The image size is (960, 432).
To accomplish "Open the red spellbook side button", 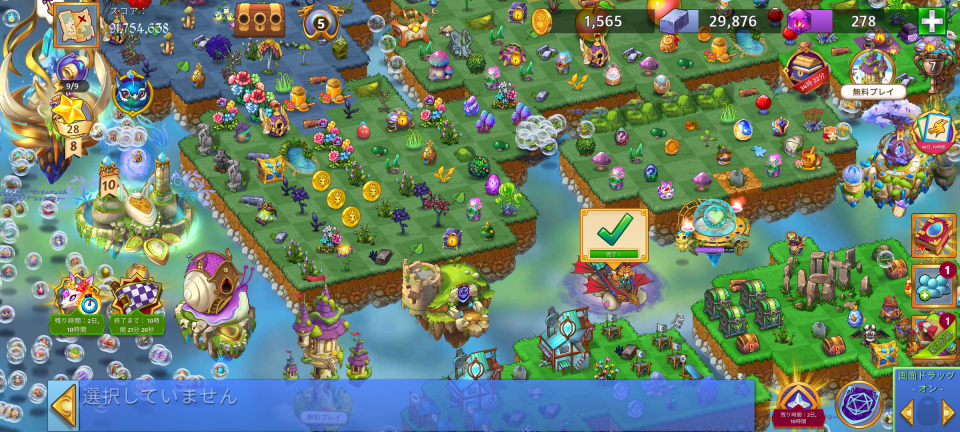I will pyautogui.click(x=933, y=236).
